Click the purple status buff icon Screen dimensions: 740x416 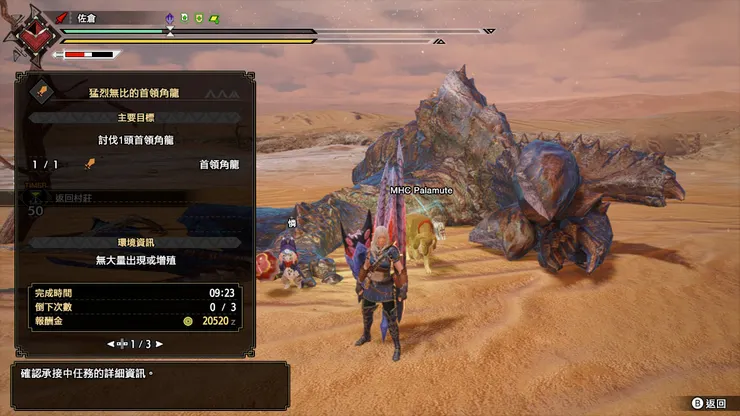pyautogui.click(x=169, y=18)
